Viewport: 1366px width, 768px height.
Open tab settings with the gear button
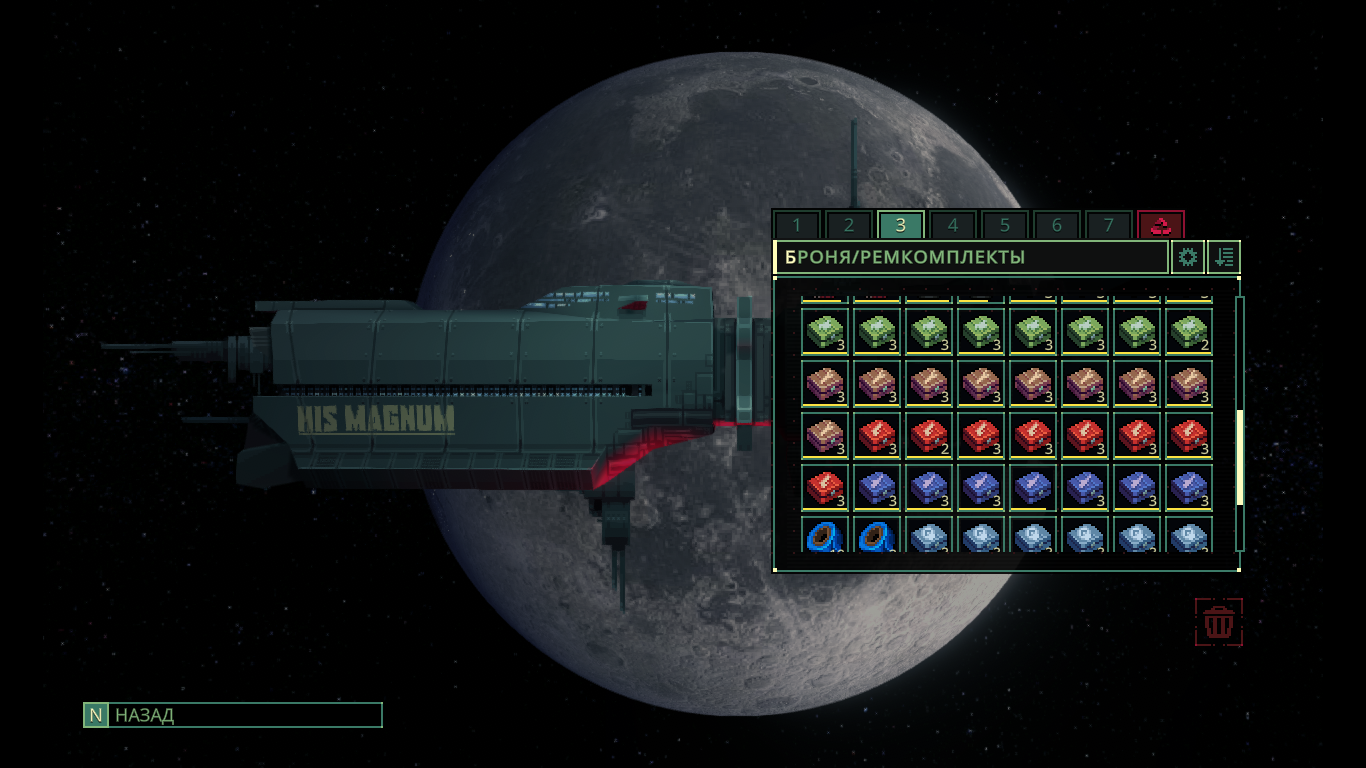1188,257
